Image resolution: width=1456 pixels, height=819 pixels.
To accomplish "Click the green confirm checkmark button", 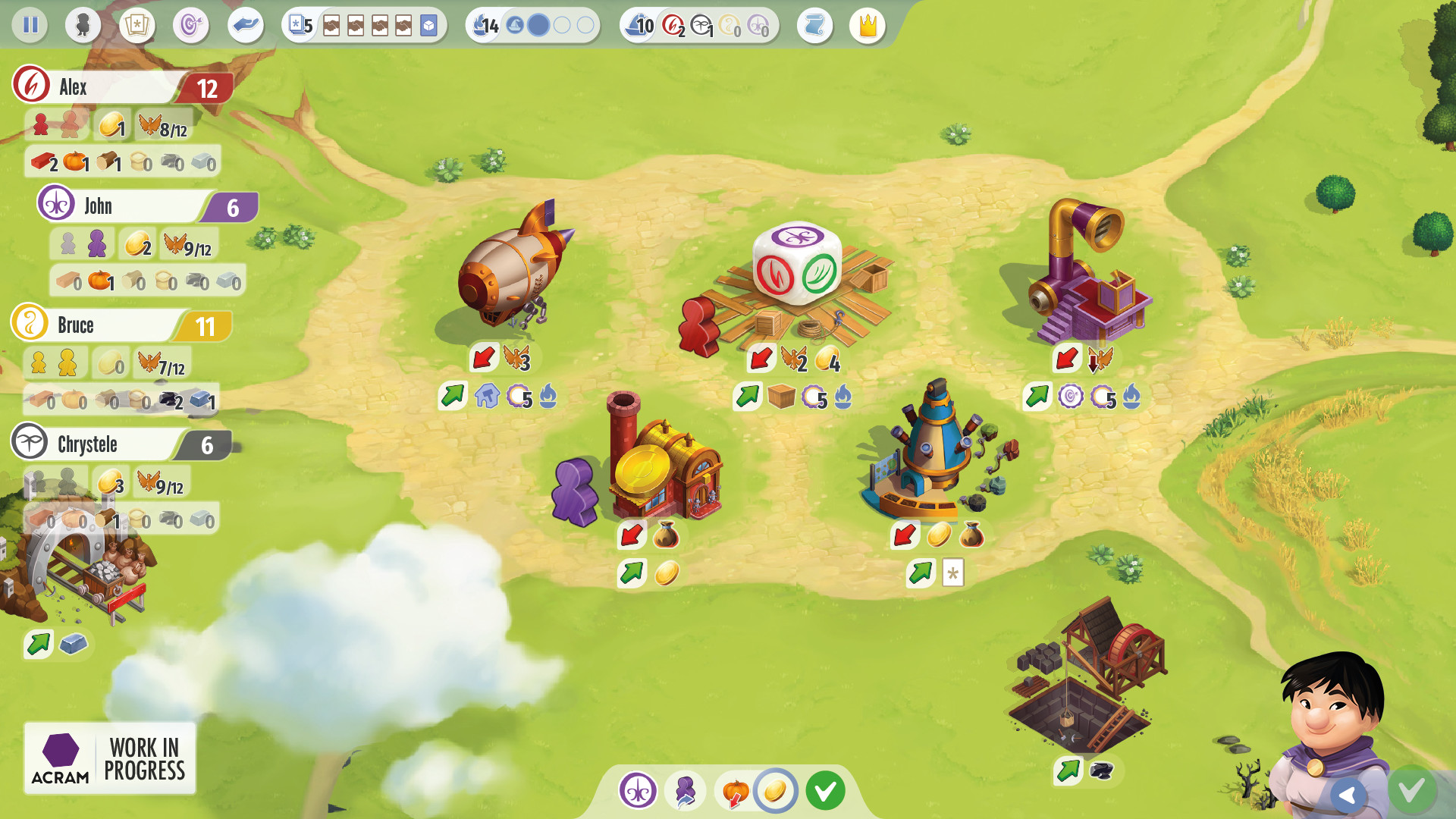I will [826, 789].
